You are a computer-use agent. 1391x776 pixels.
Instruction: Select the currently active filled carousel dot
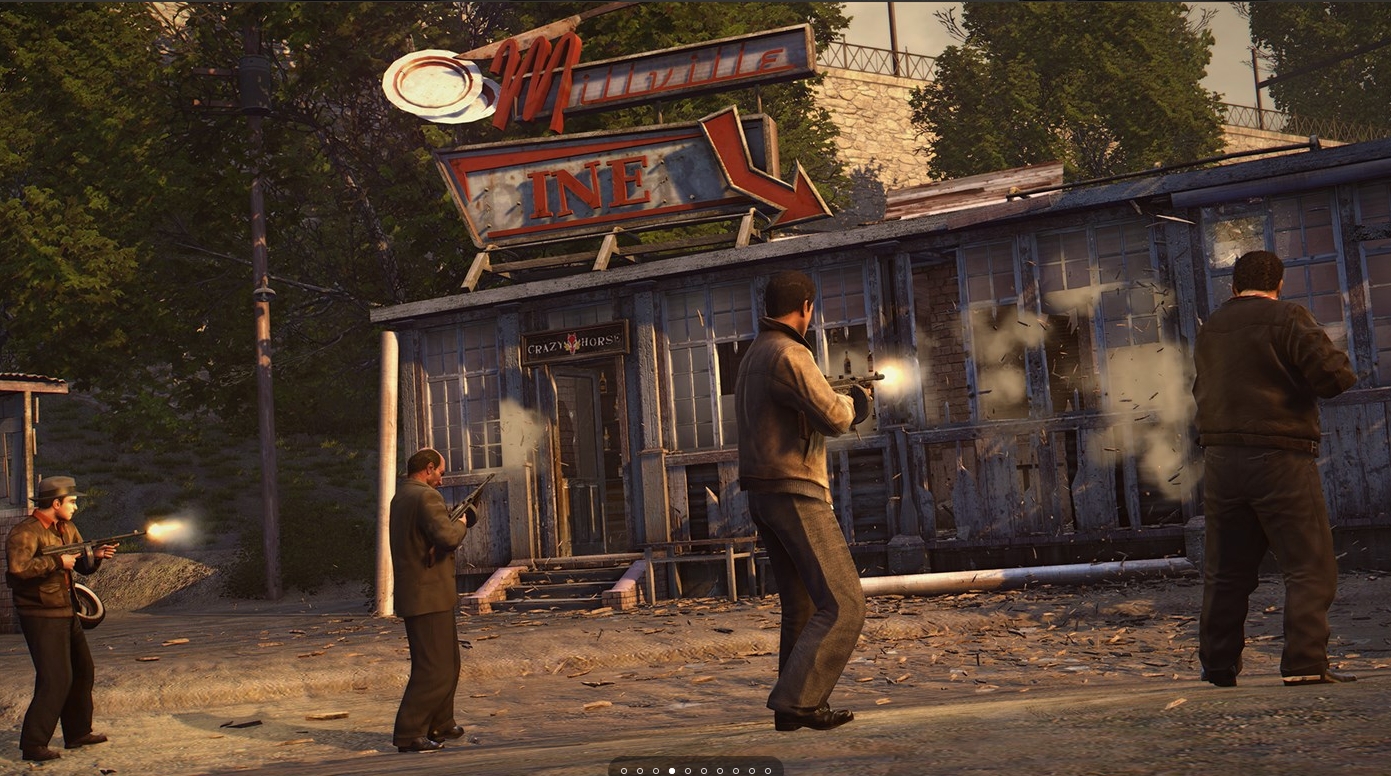pyautogui.click(x=672, y=771)
